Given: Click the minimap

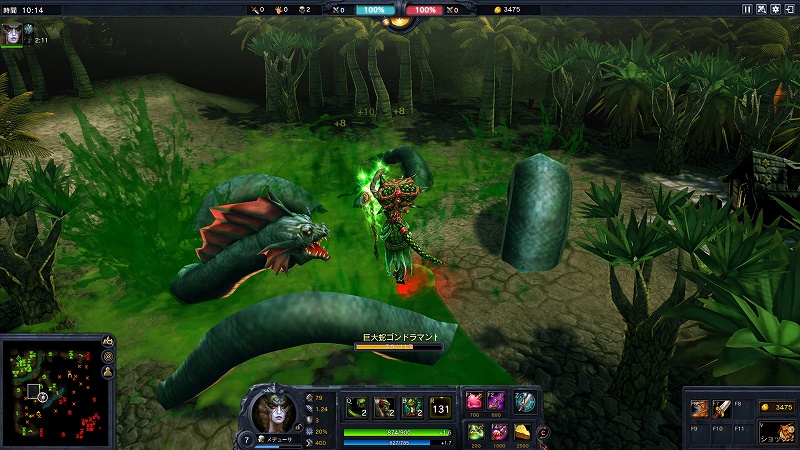Looking at the screenshot, I should (x=50, y=388).
